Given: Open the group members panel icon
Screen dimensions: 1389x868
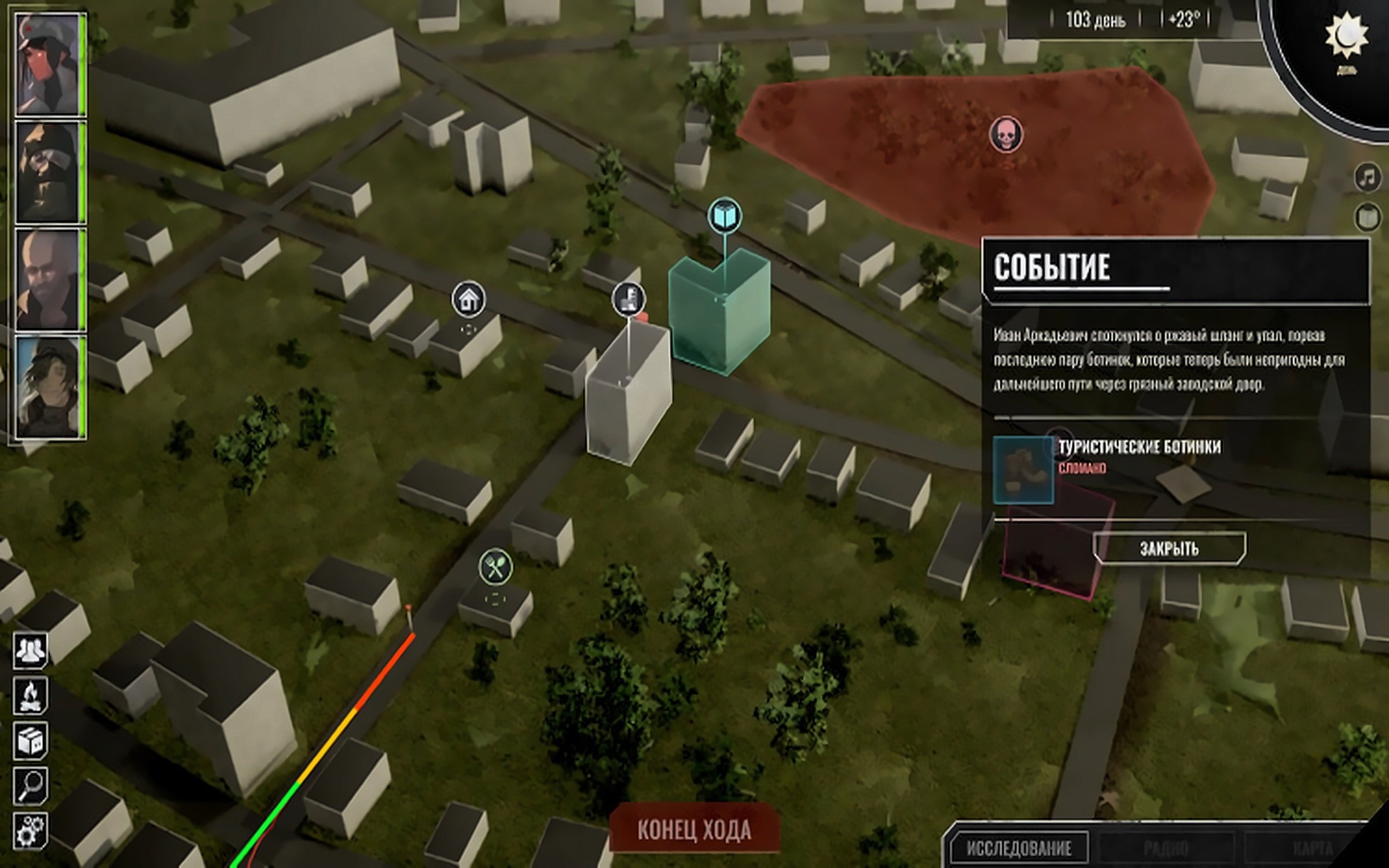Looking at the screenshot, I should [x=30, y=650].
